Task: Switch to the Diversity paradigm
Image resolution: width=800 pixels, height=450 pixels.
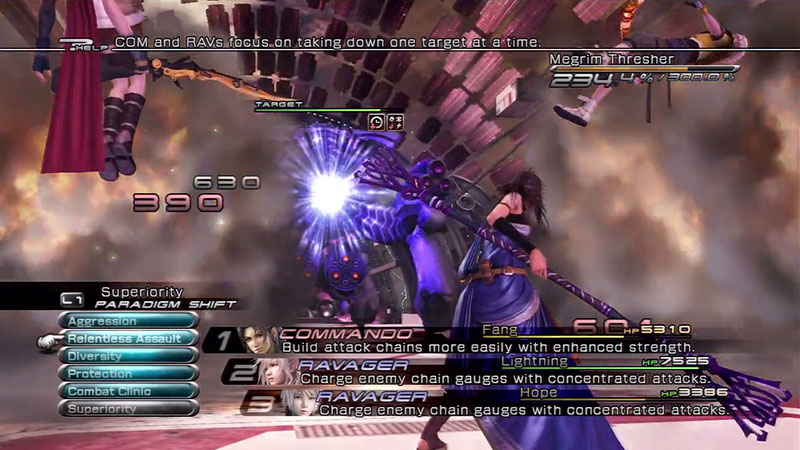Action: point(128,356)
